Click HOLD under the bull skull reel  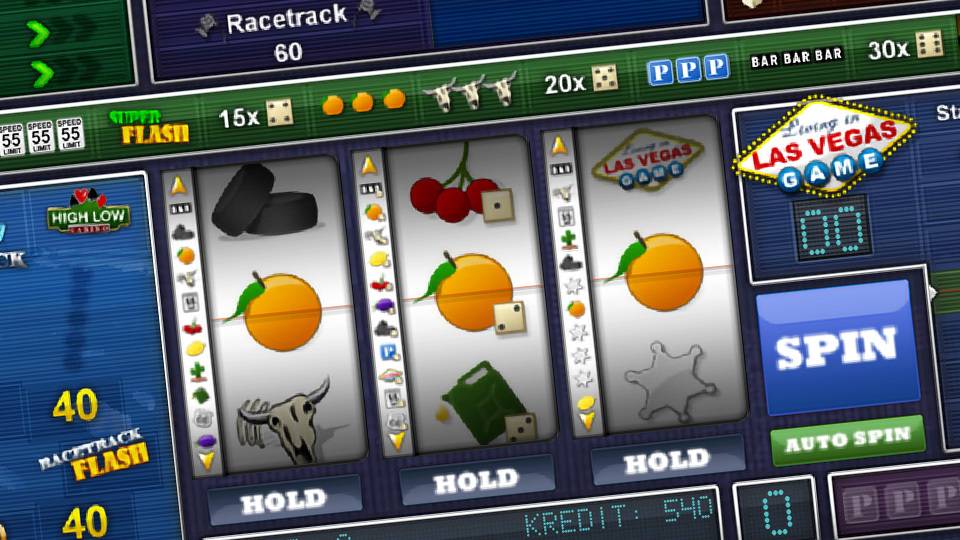(284, 498)
